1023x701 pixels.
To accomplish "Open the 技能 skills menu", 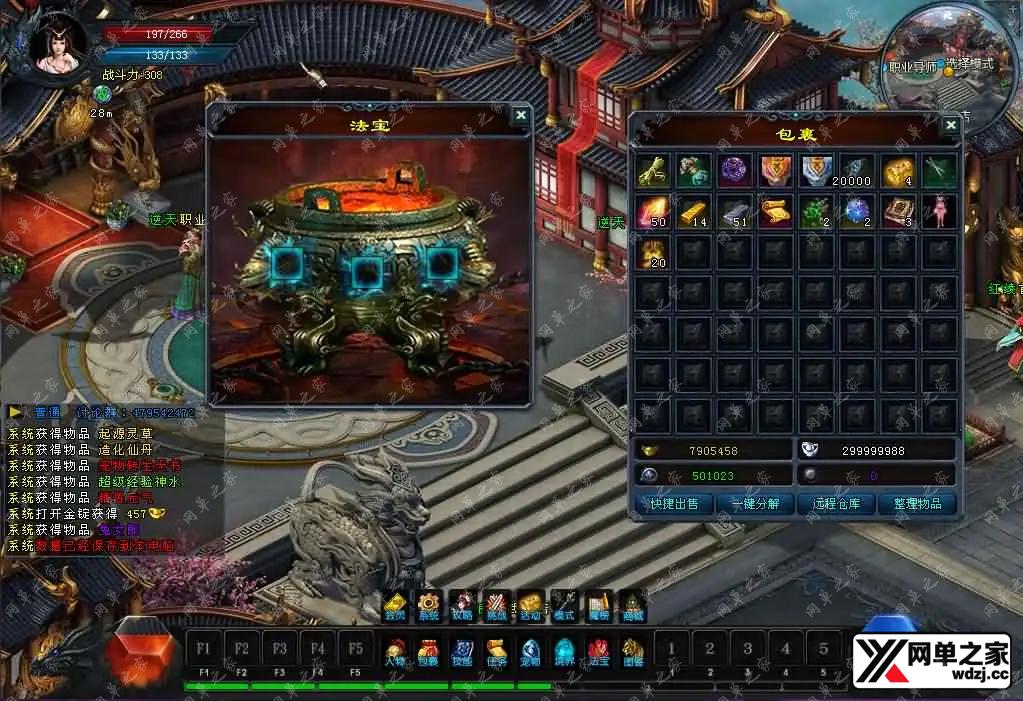I will [x=463, y=652].
